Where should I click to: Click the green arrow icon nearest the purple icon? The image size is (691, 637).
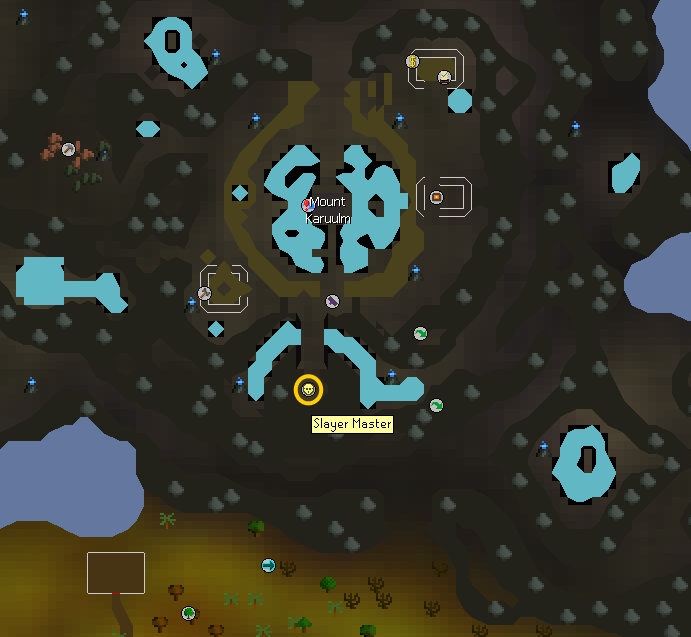coord(420,333)
